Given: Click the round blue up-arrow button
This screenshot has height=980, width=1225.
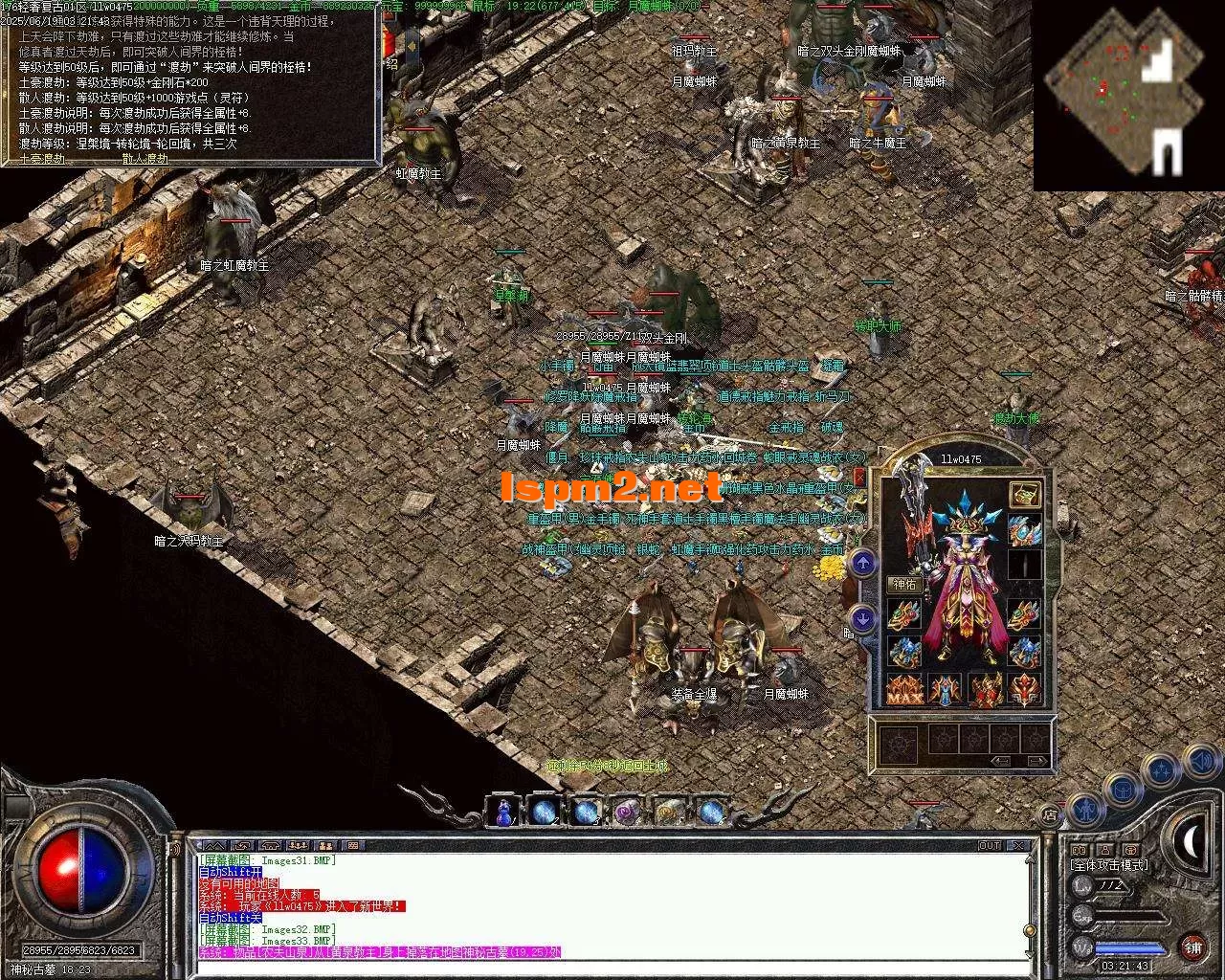Looking at the screenshot, I should tap(863, 563).
